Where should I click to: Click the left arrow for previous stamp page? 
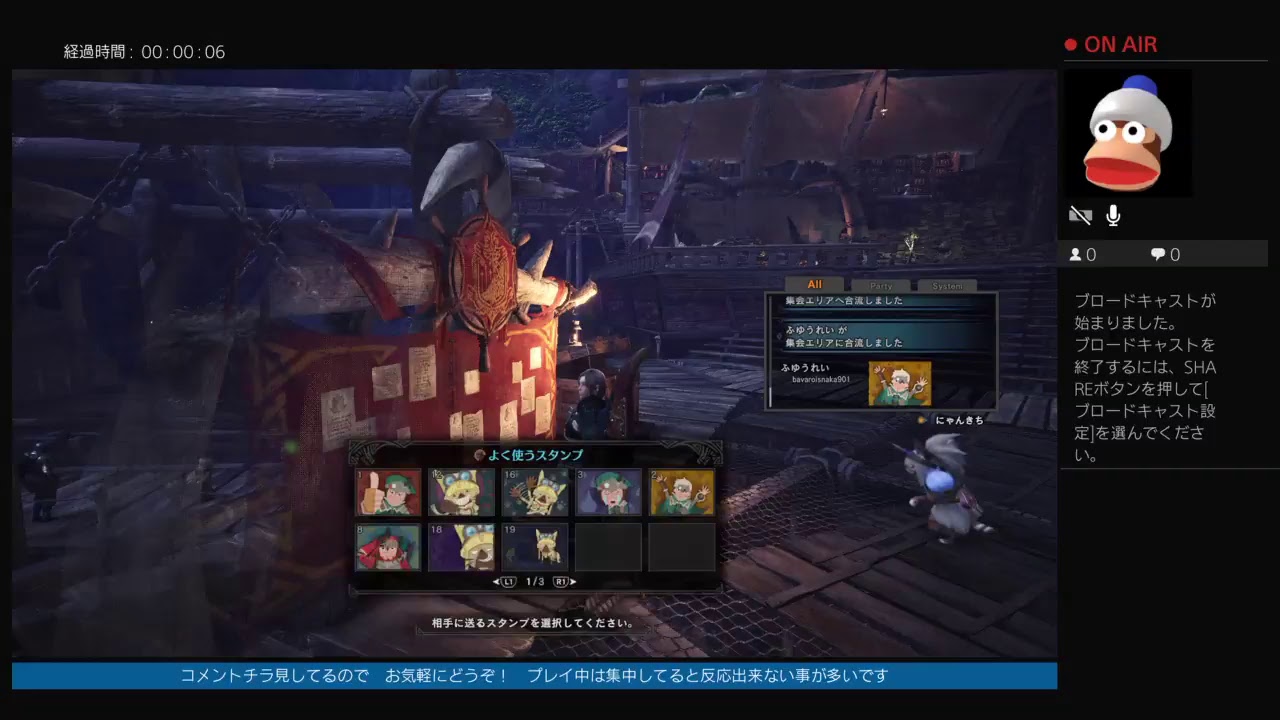click(x=494, y=581)
